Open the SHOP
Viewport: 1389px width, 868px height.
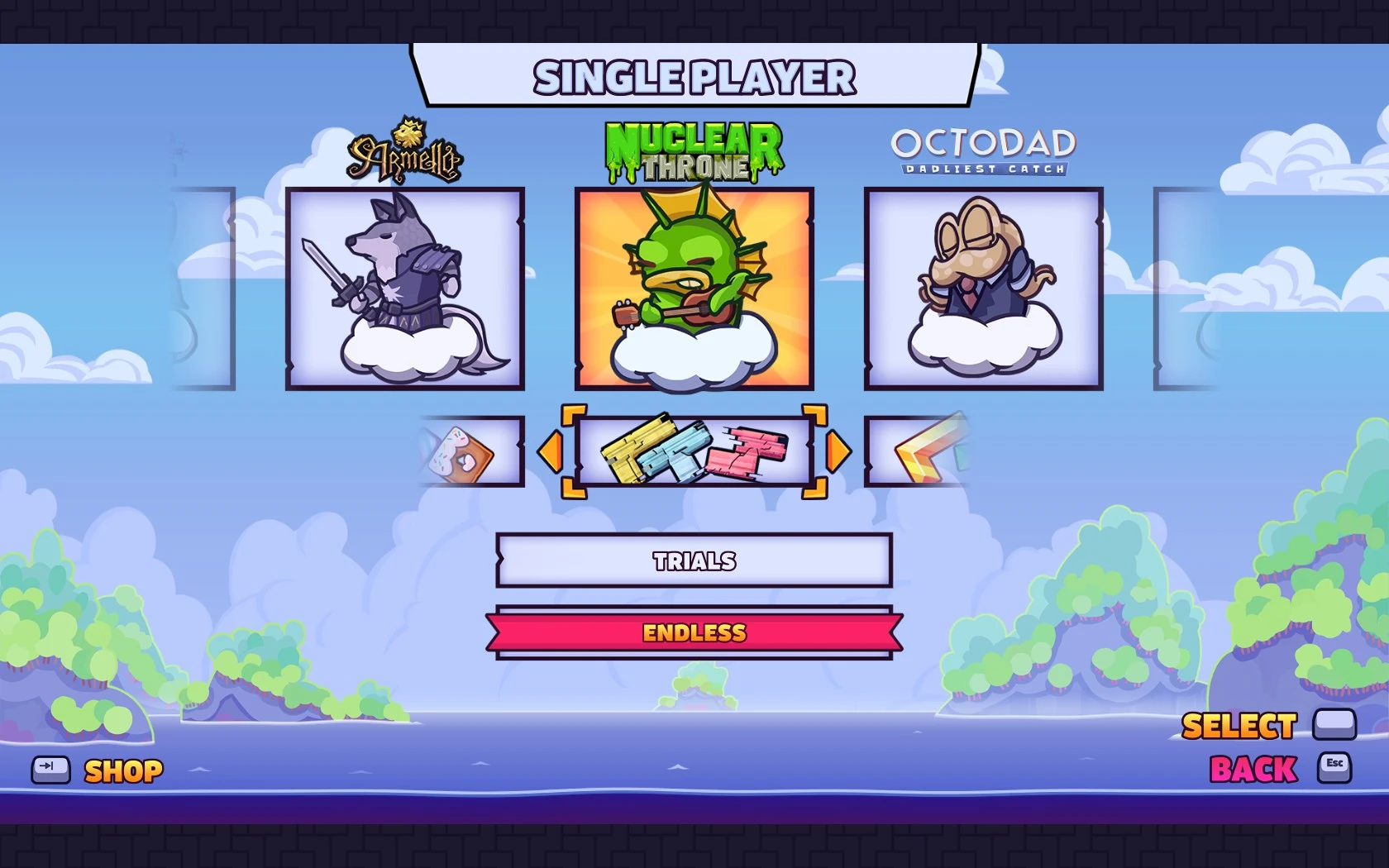coord(122,771)
